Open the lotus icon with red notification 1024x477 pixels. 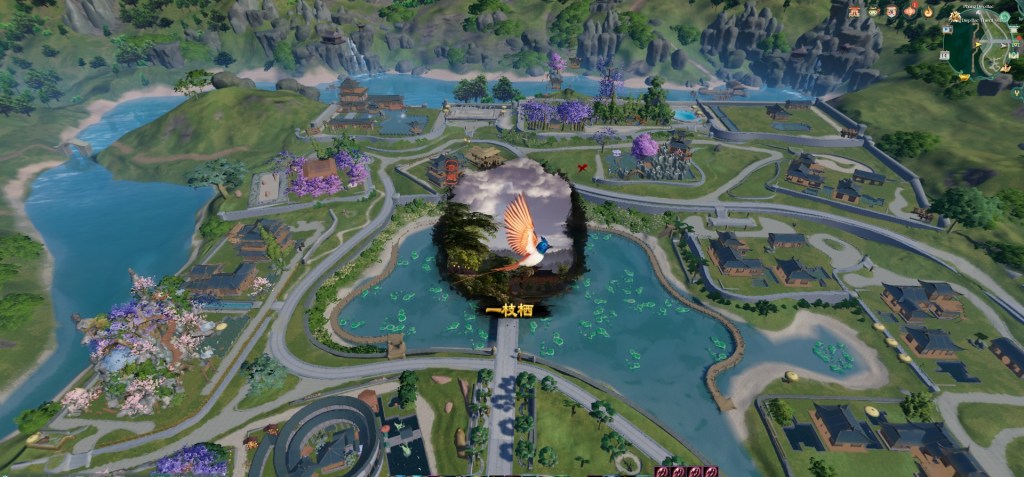point(910,11)
